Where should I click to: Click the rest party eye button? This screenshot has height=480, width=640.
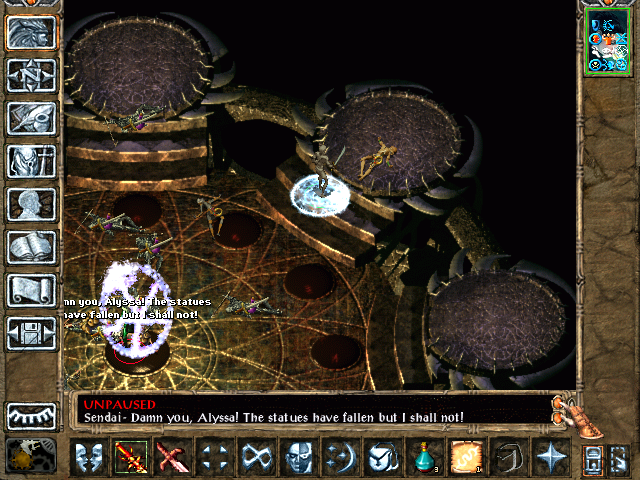click(31, 415)
